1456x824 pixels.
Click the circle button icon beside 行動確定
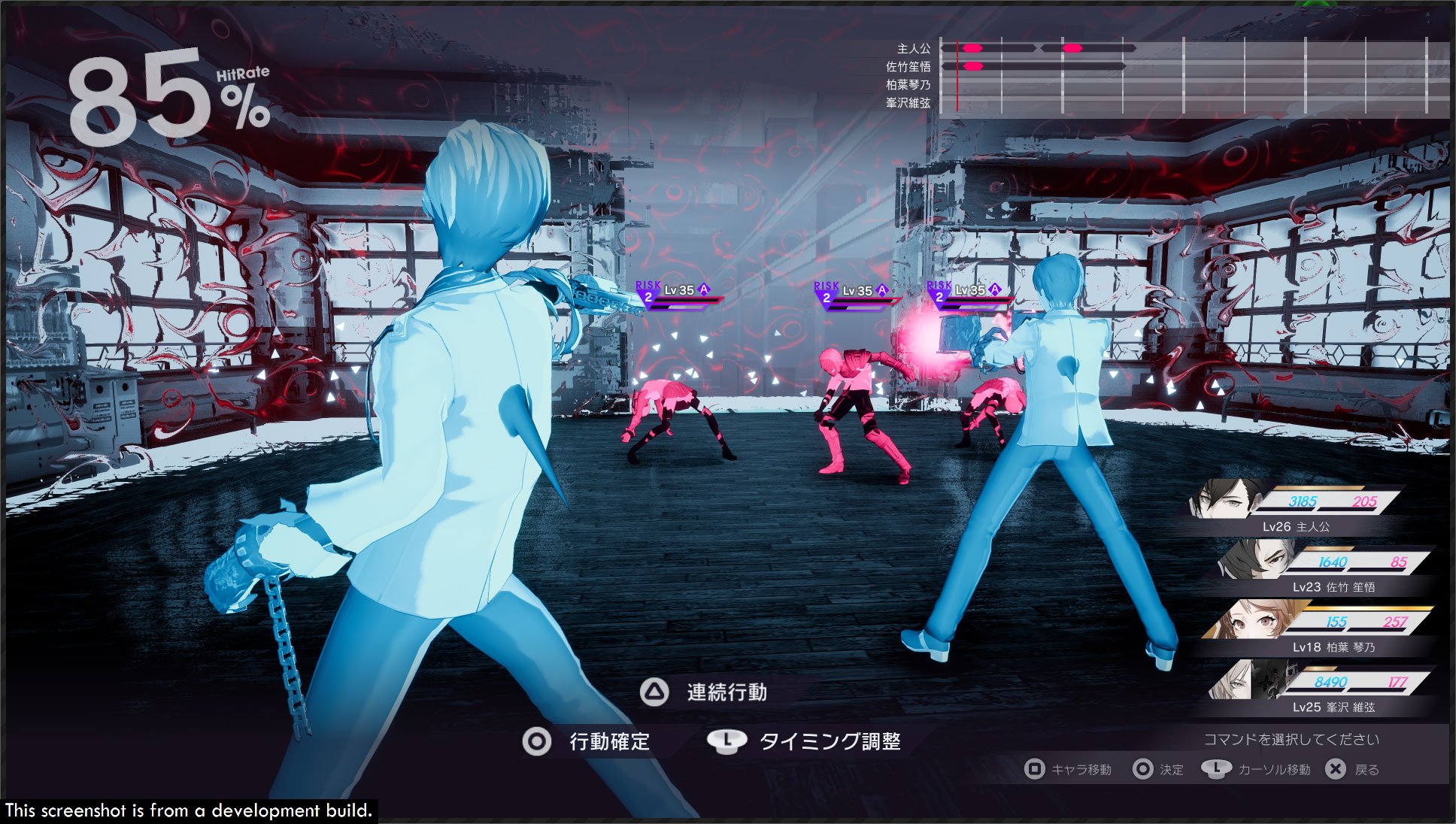tap(538, 741)
